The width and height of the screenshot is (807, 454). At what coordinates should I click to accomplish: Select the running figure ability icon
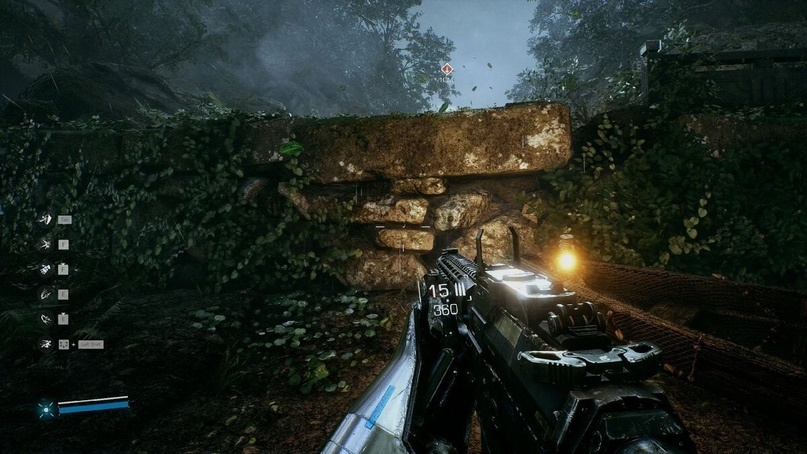[44, 344]
